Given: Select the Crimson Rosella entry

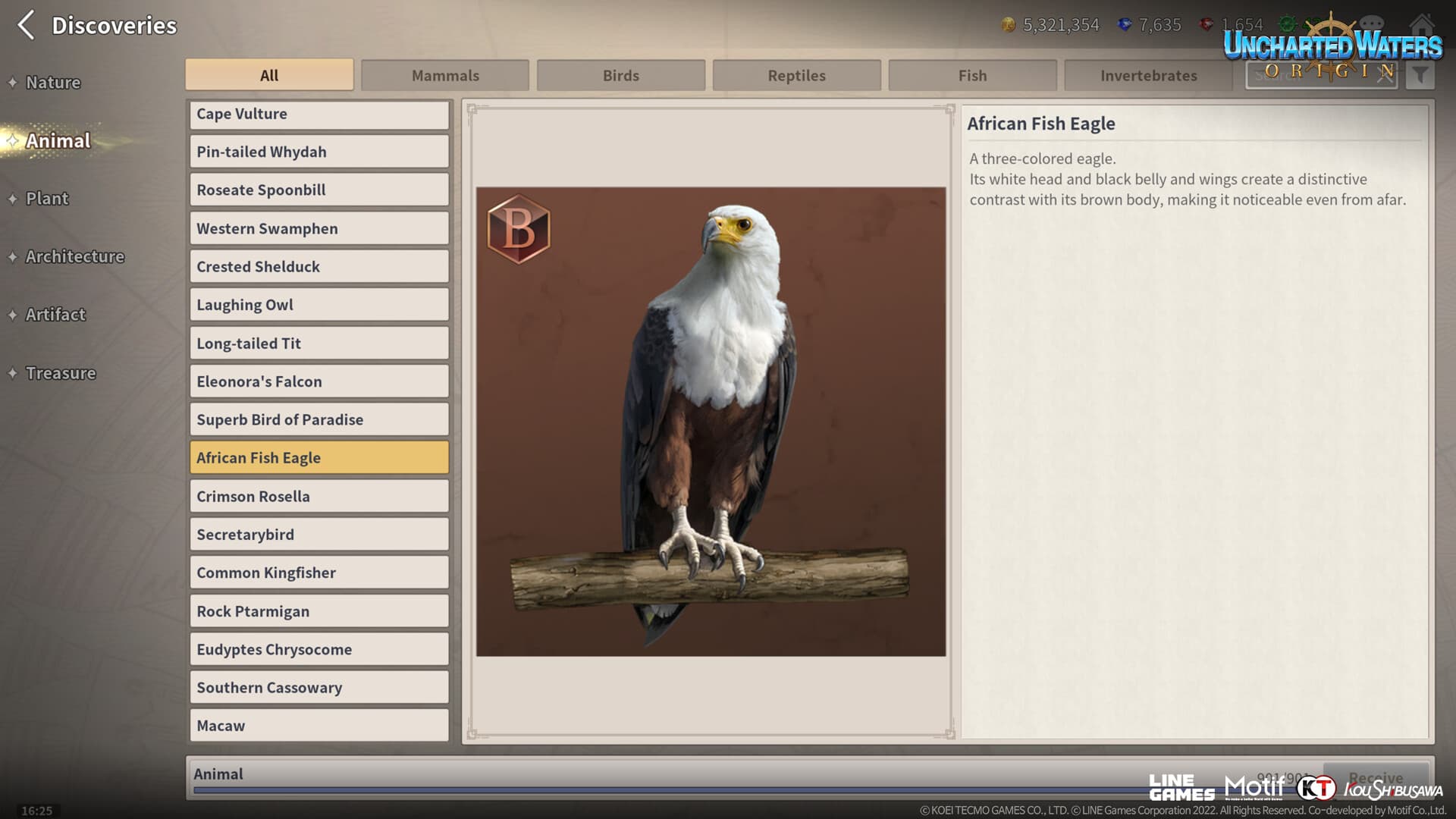Looking at the screenshot, I should 318,496.
